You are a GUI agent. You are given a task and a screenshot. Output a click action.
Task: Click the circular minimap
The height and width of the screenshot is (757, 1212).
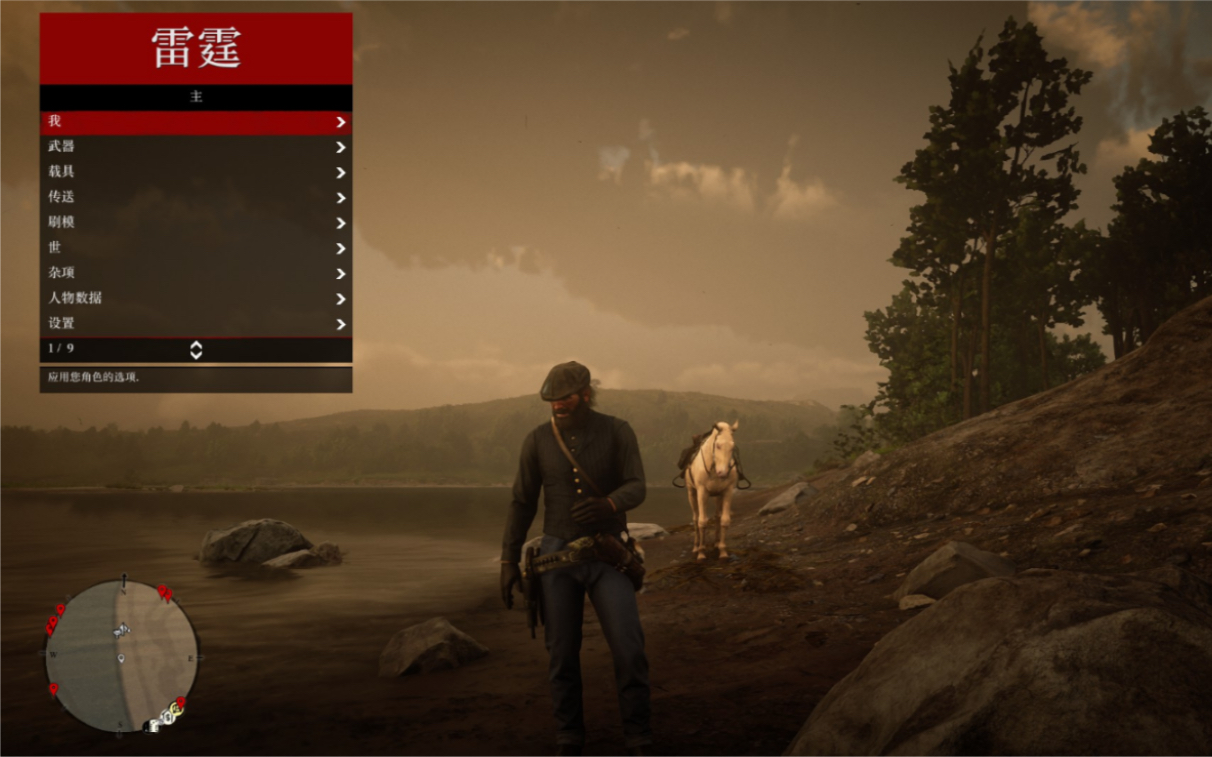pos(122,656)
